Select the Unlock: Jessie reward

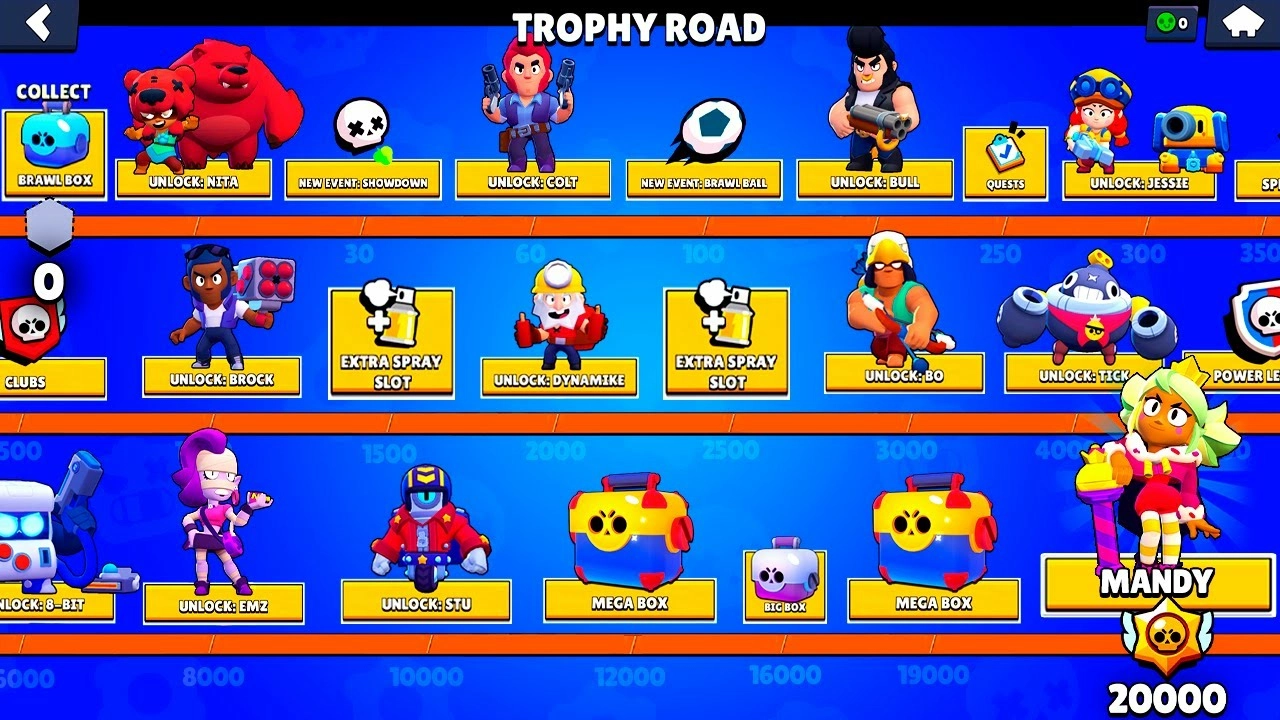coord(1138,183)
